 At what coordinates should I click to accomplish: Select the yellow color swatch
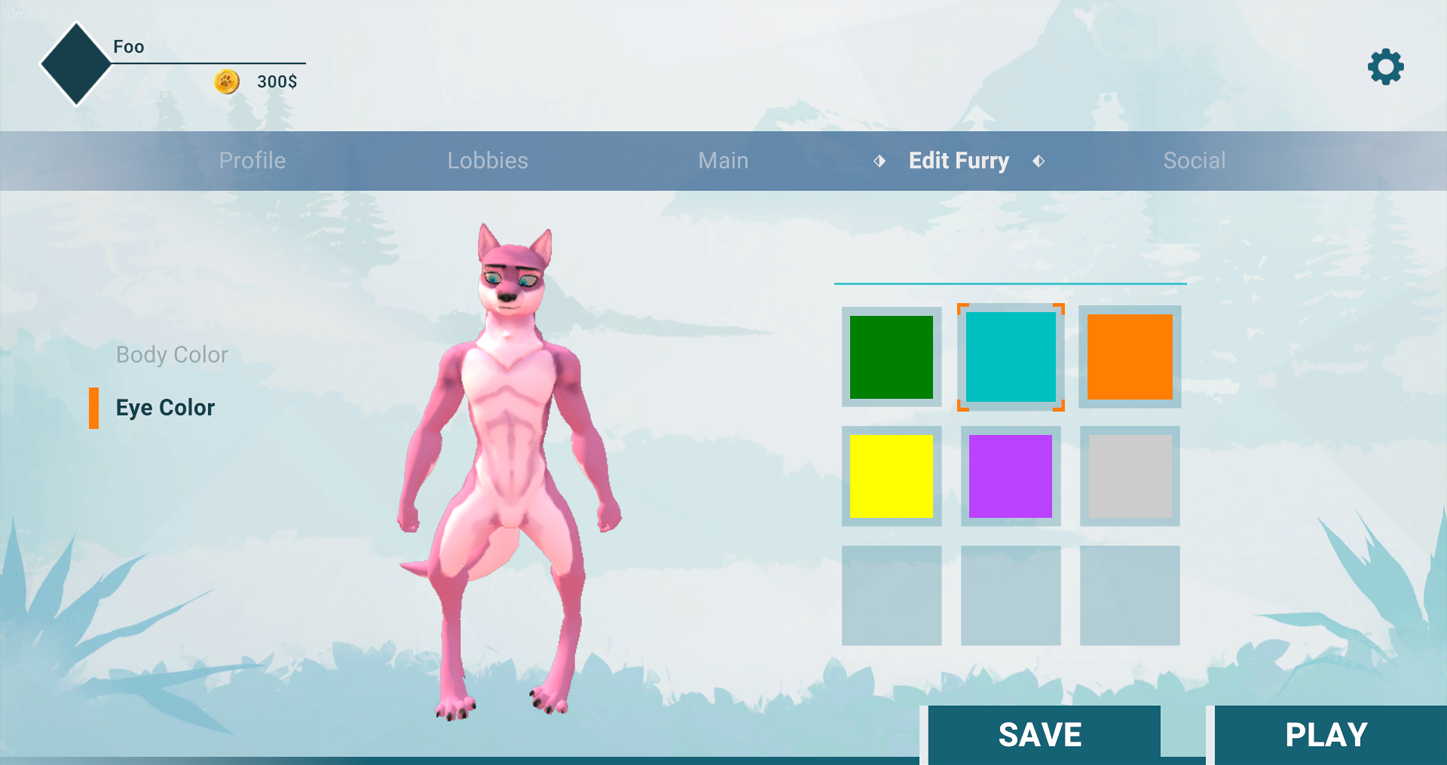point(891,476)
